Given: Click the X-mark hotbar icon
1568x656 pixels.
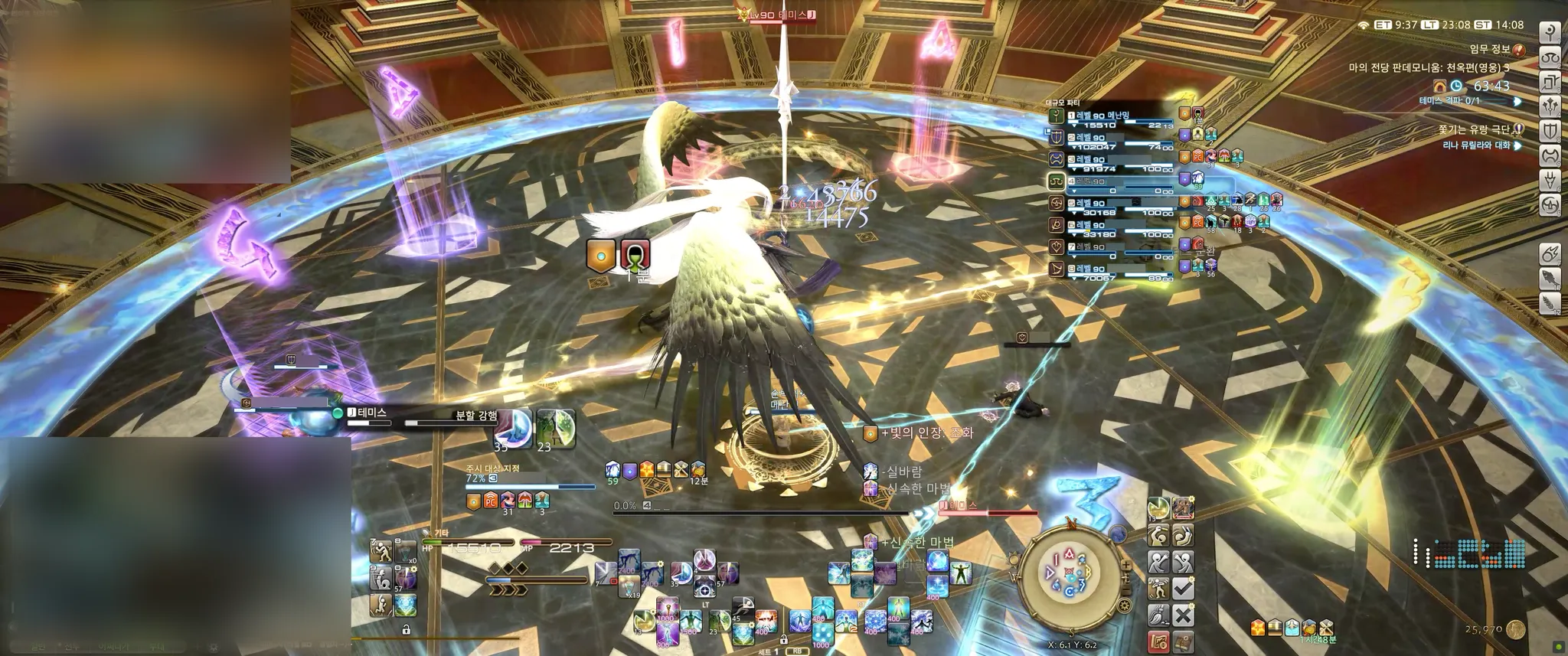Looking at the screenshot, I should click(1183, 615).
